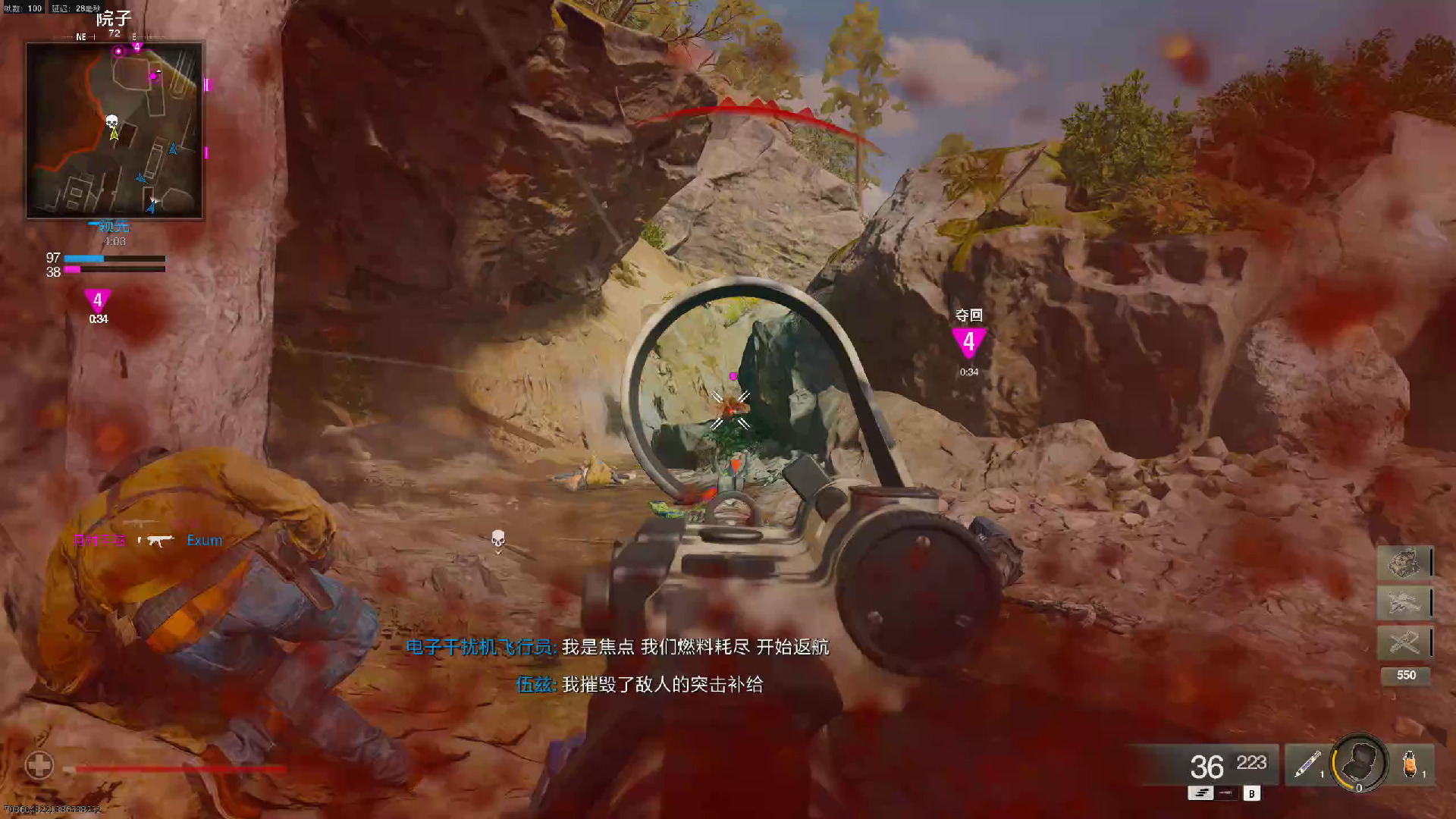Activate the airstrike plane scorestreak icon
Screen dimensions: 1456x819
click(1404, 601)
